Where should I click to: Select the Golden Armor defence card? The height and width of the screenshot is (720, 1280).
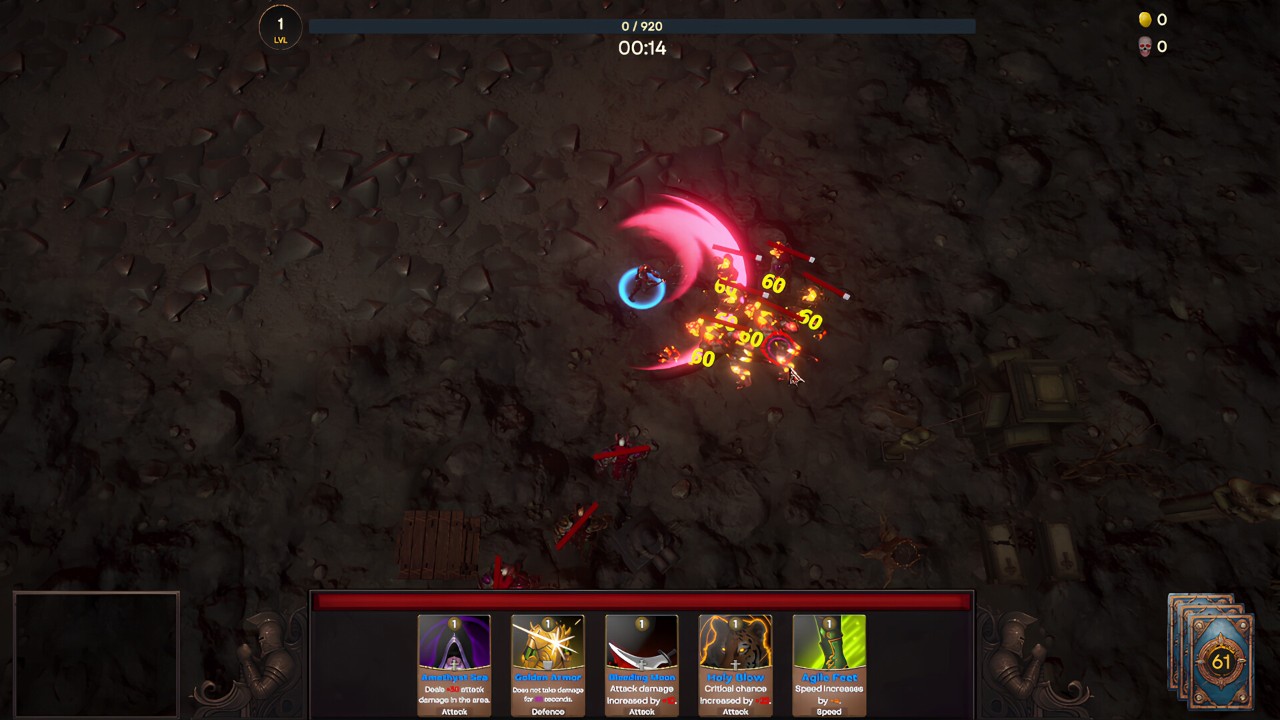[548, 665]
